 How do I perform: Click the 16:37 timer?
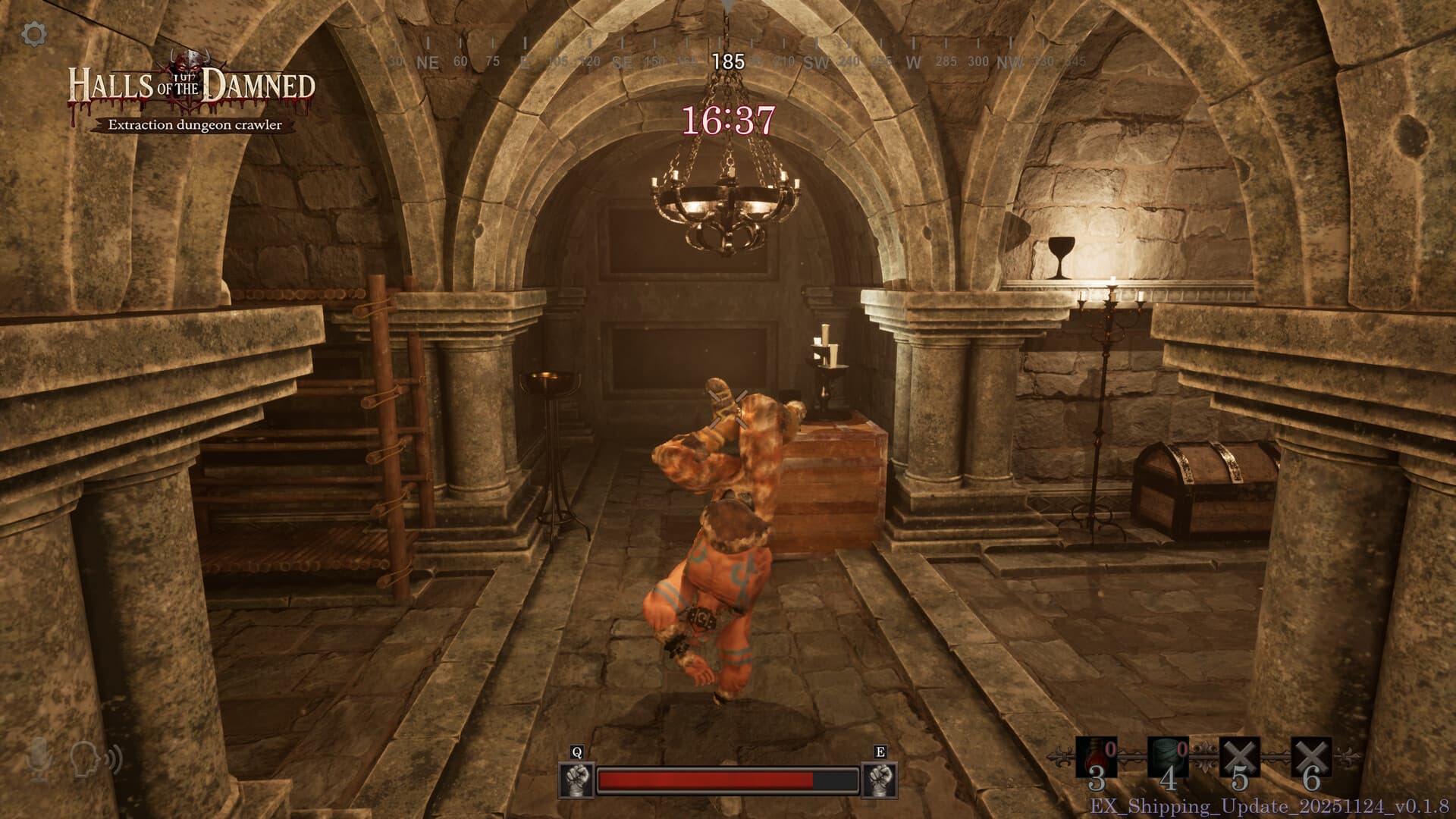point(727,121)
